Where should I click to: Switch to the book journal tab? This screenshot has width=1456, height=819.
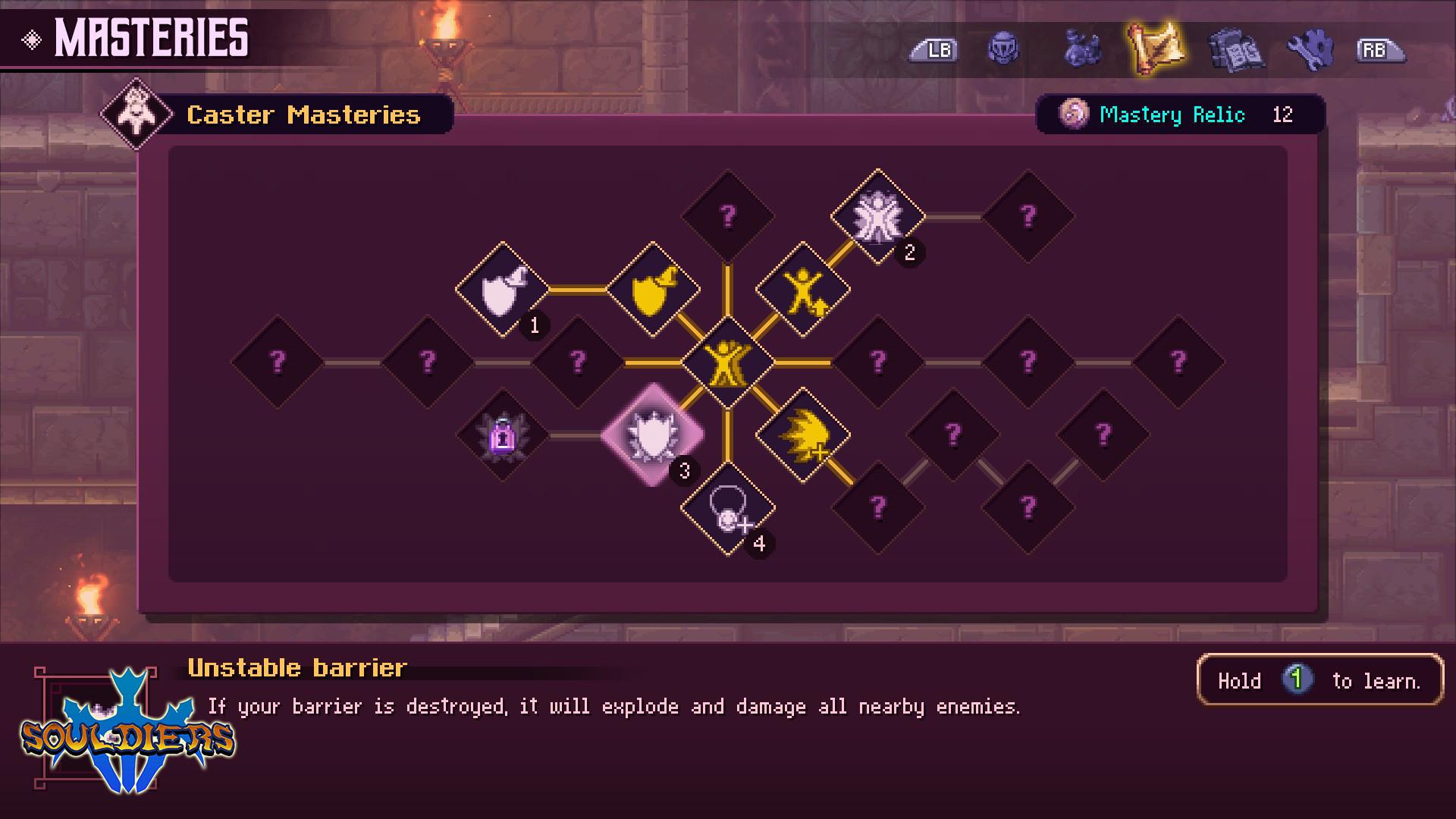(x=1238, y=50)
